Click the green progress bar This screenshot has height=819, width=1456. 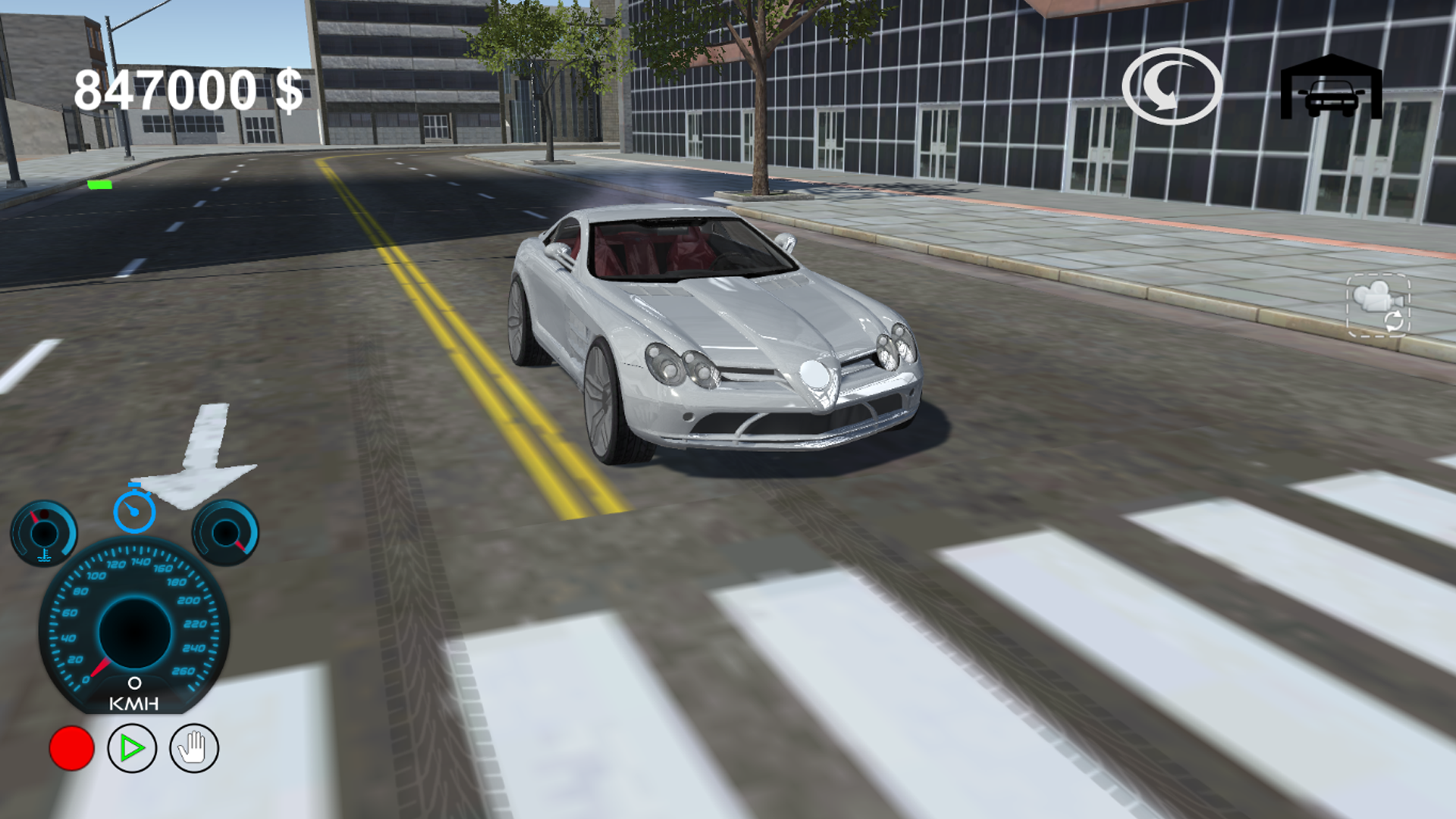tap(101, 185)
